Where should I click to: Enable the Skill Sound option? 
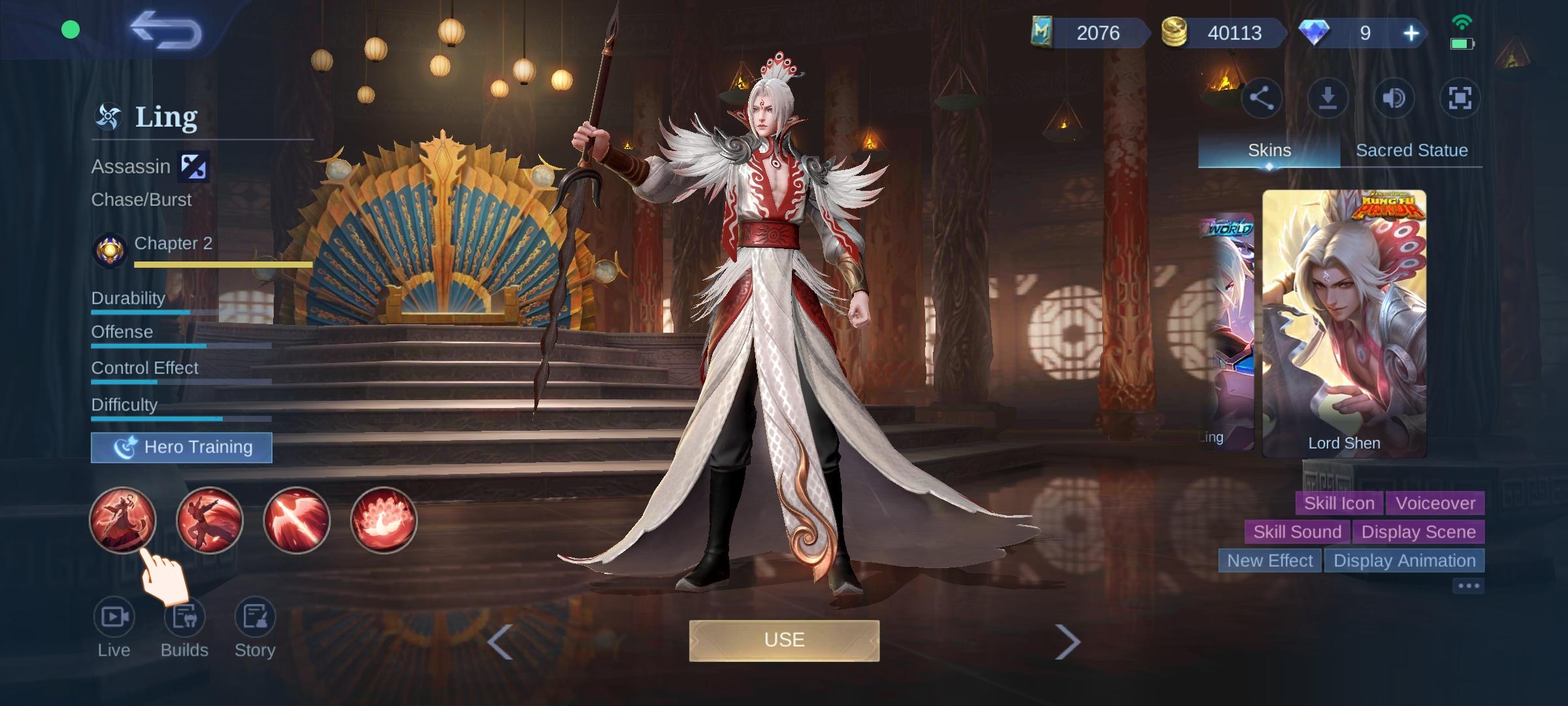coord(1297,531)
